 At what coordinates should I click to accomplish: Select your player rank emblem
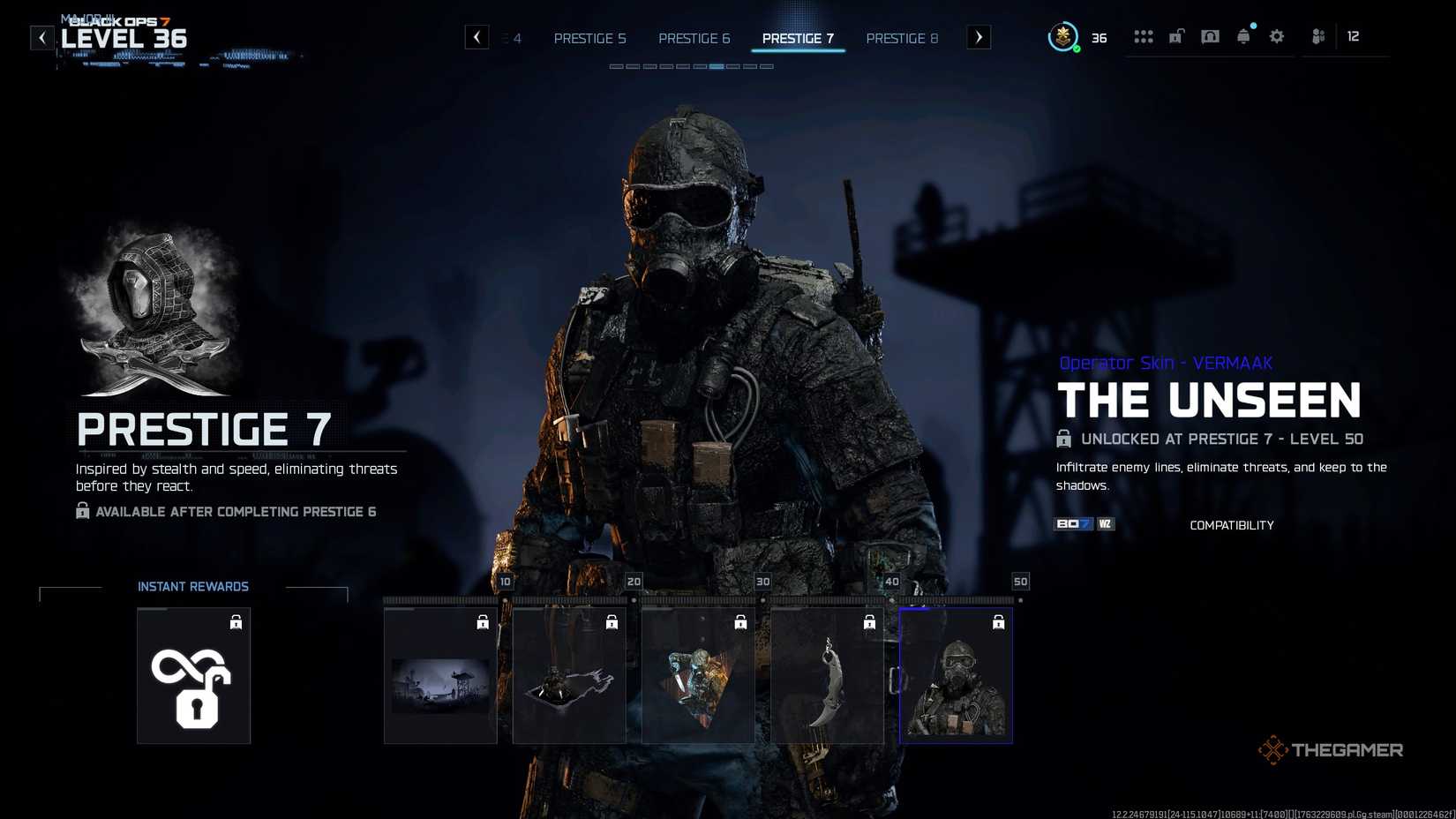(x=1063, y=37)
